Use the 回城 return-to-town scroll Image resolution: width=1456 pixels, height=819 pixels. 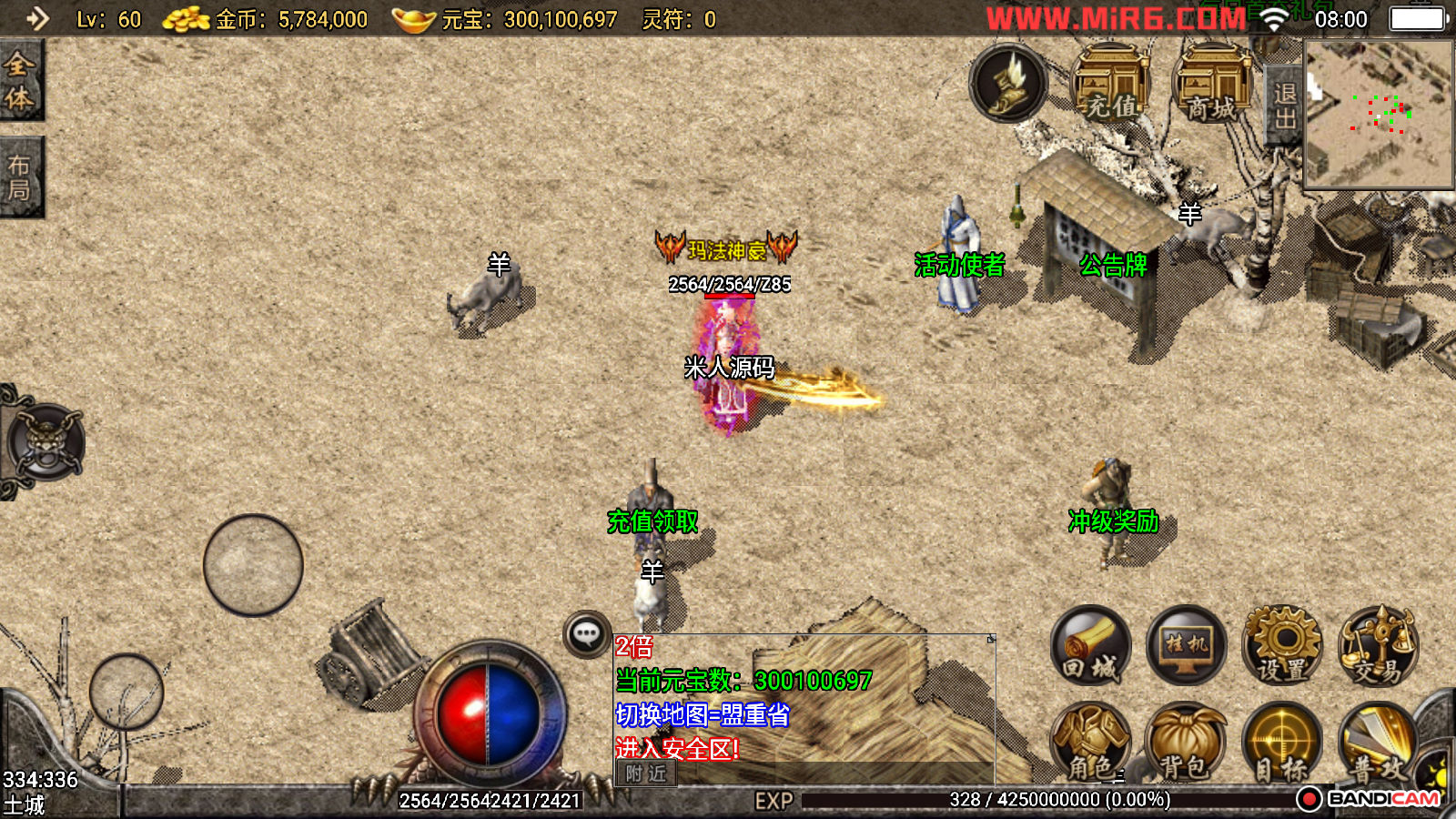pos(1090,645)
